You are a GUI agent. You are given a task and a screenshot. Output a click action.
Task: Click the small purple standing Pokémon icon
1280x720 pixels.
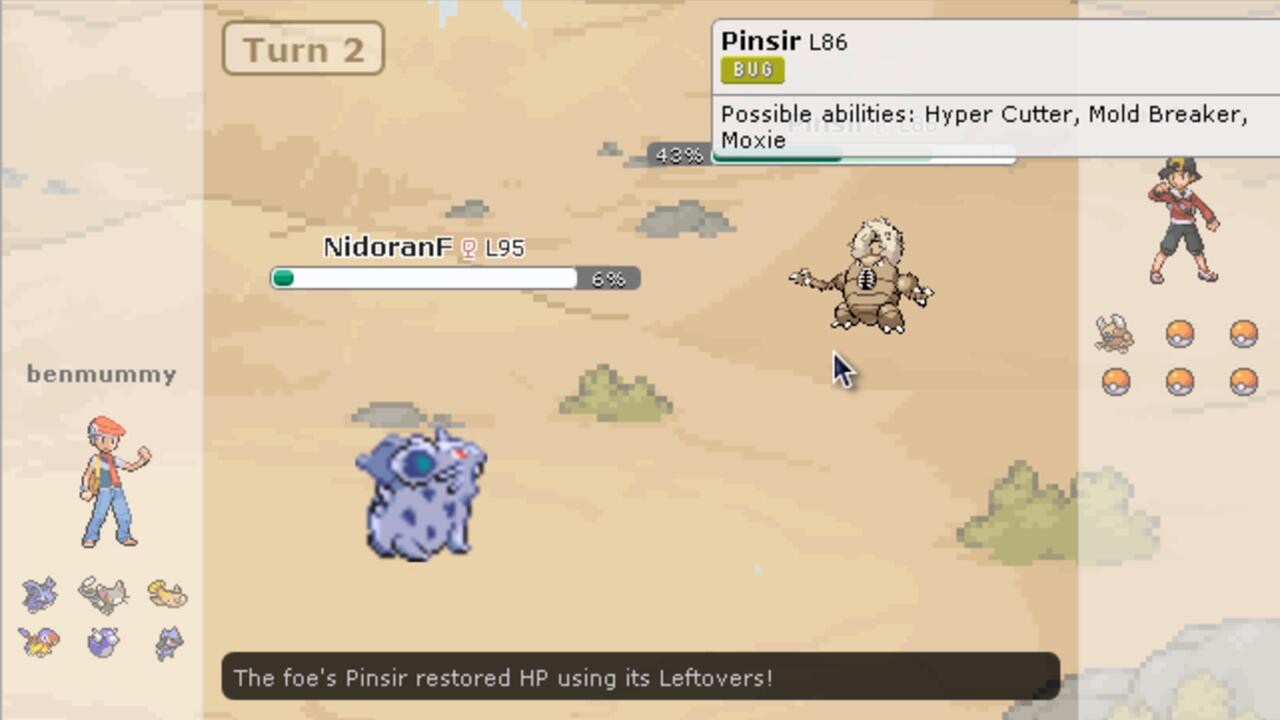coord(168,643)
